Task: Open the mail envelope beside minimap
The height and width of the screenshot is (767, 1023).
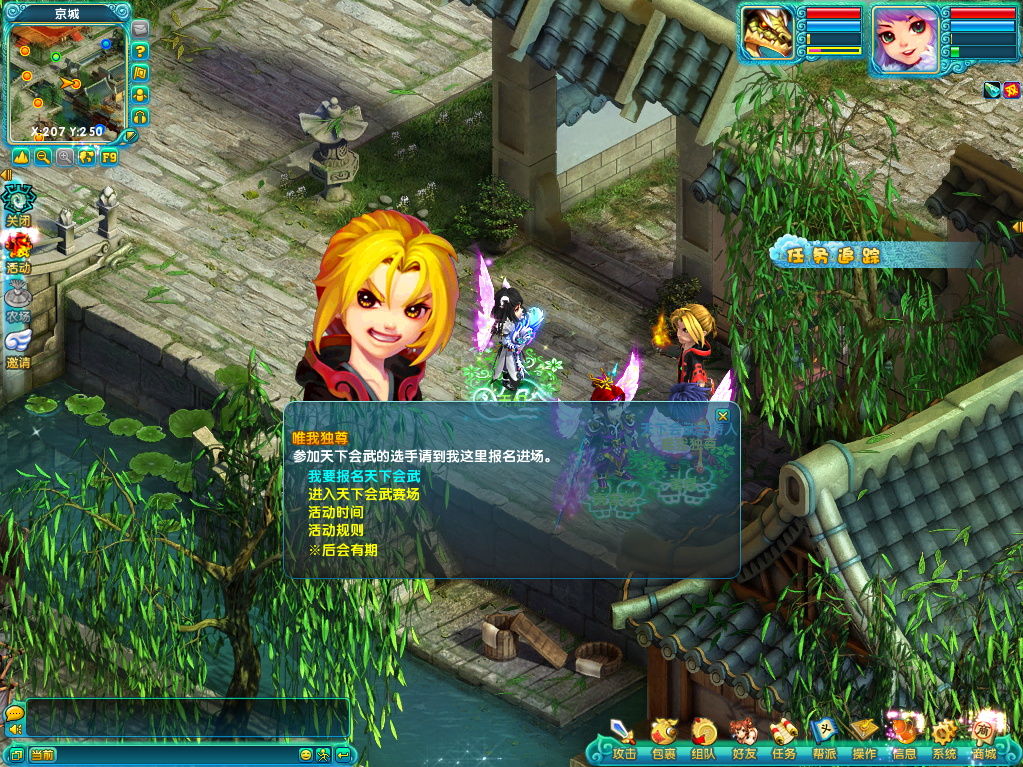Action: click(x=140, y=28)
